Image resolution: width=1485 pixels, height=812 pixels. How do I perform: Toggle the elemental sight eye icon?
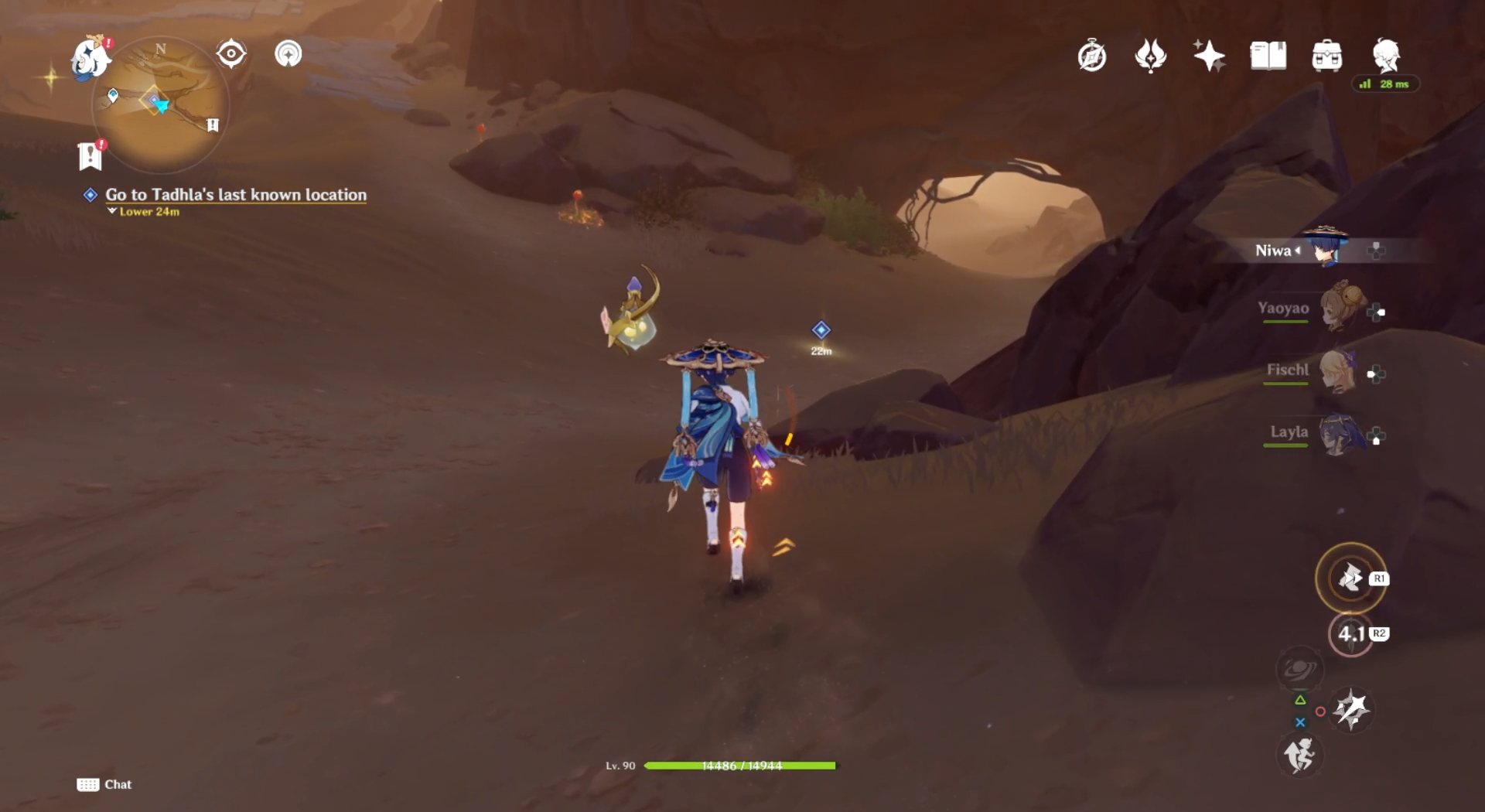point(230,54)
